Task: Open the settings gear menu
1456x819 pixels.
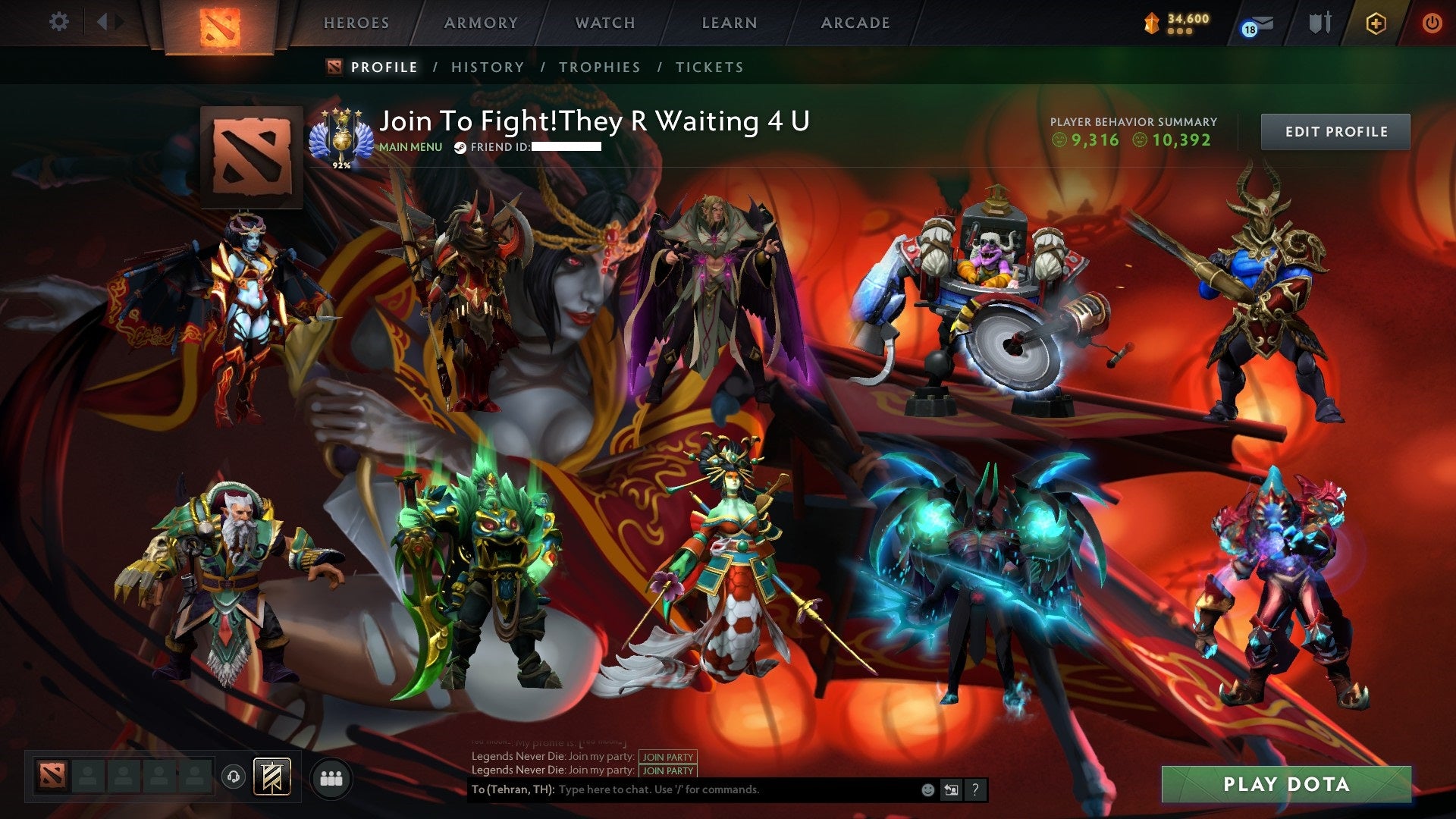Action: pos(59,22)
